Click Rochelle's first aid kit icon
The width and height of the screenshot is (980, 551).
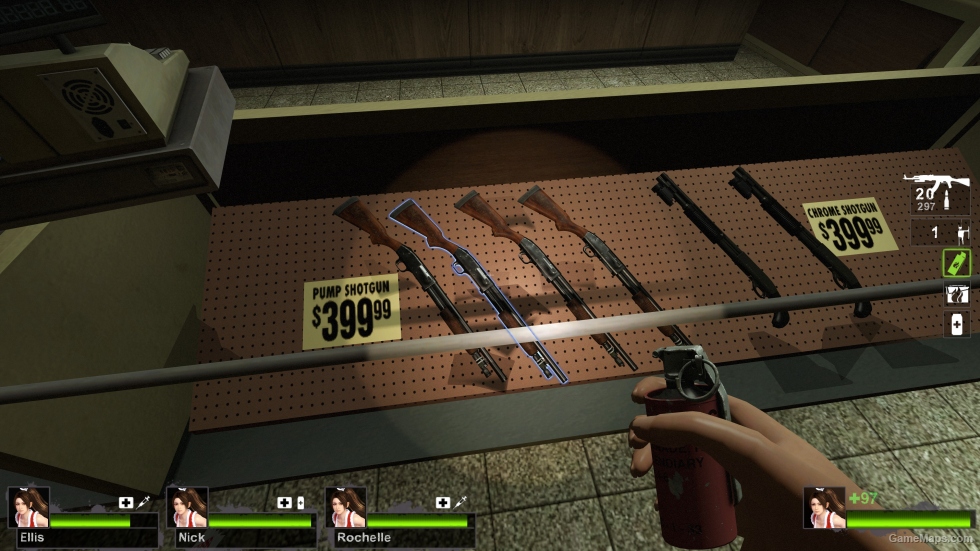tap(442, 502)
